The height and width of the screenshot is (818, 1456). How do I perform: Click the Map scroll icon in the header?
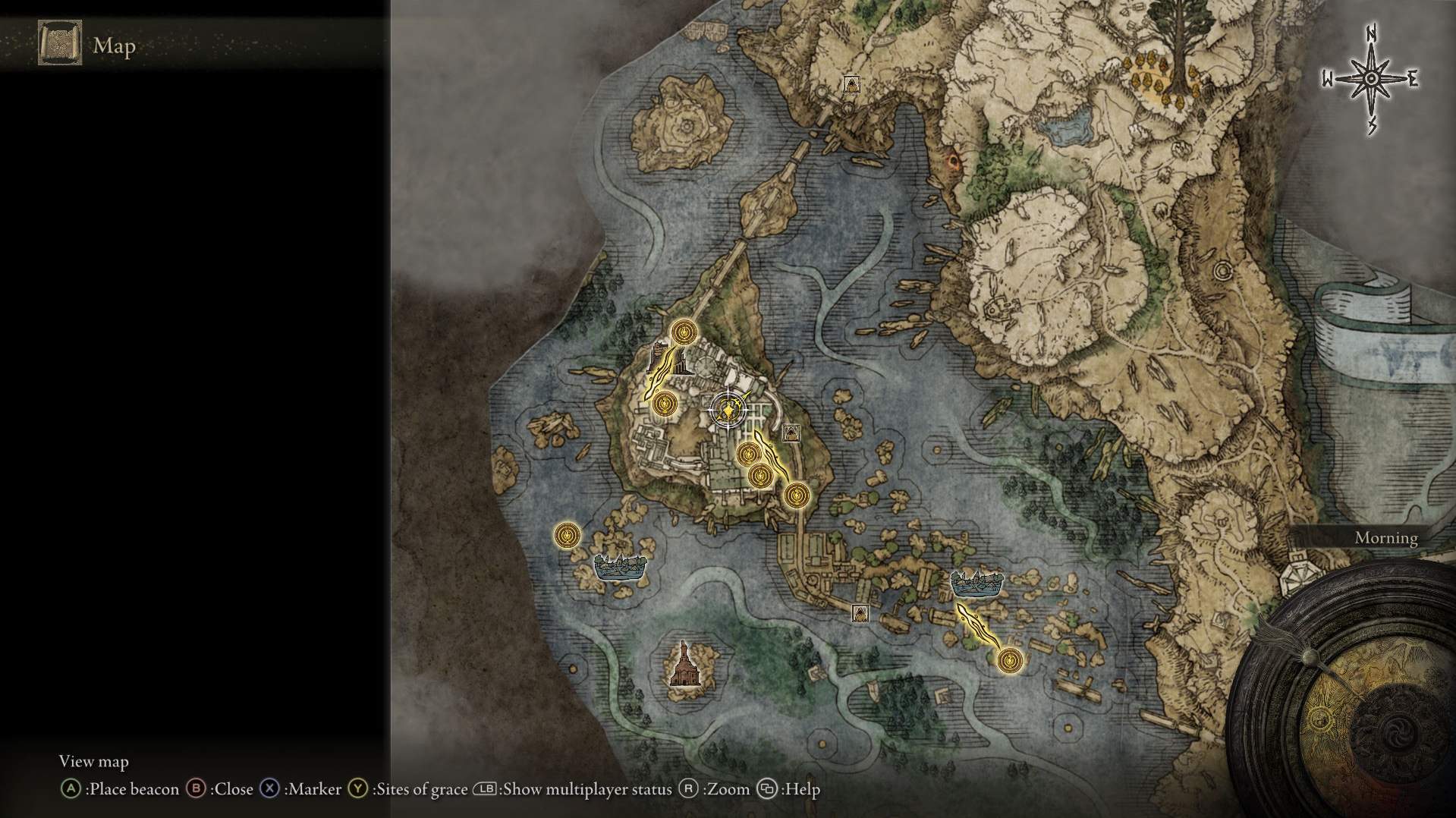click(60, 45)
